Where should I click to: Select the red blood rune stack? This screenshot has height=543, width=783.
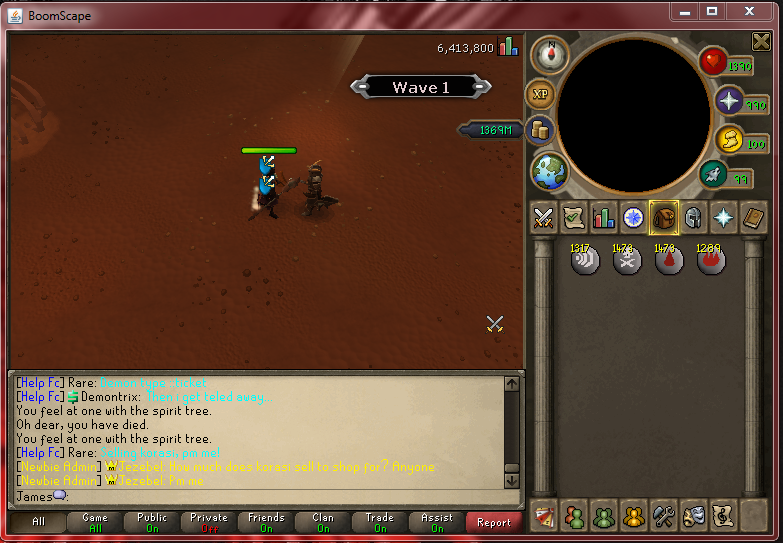(x=669, y=260)
